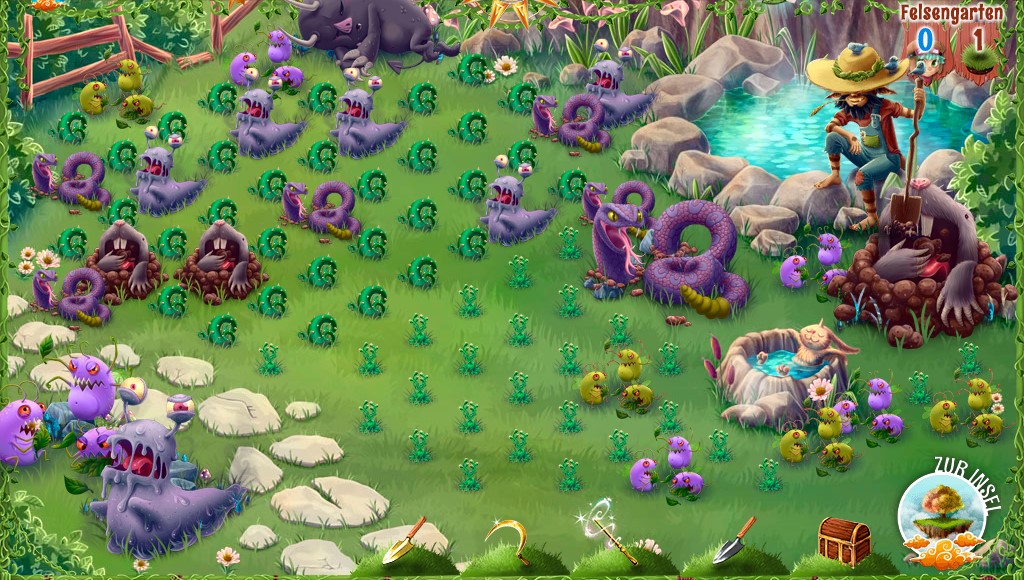The height and width of the screenshot is (580, 1024).
Task: Pick the golden sickle tool
Action: 511,538
